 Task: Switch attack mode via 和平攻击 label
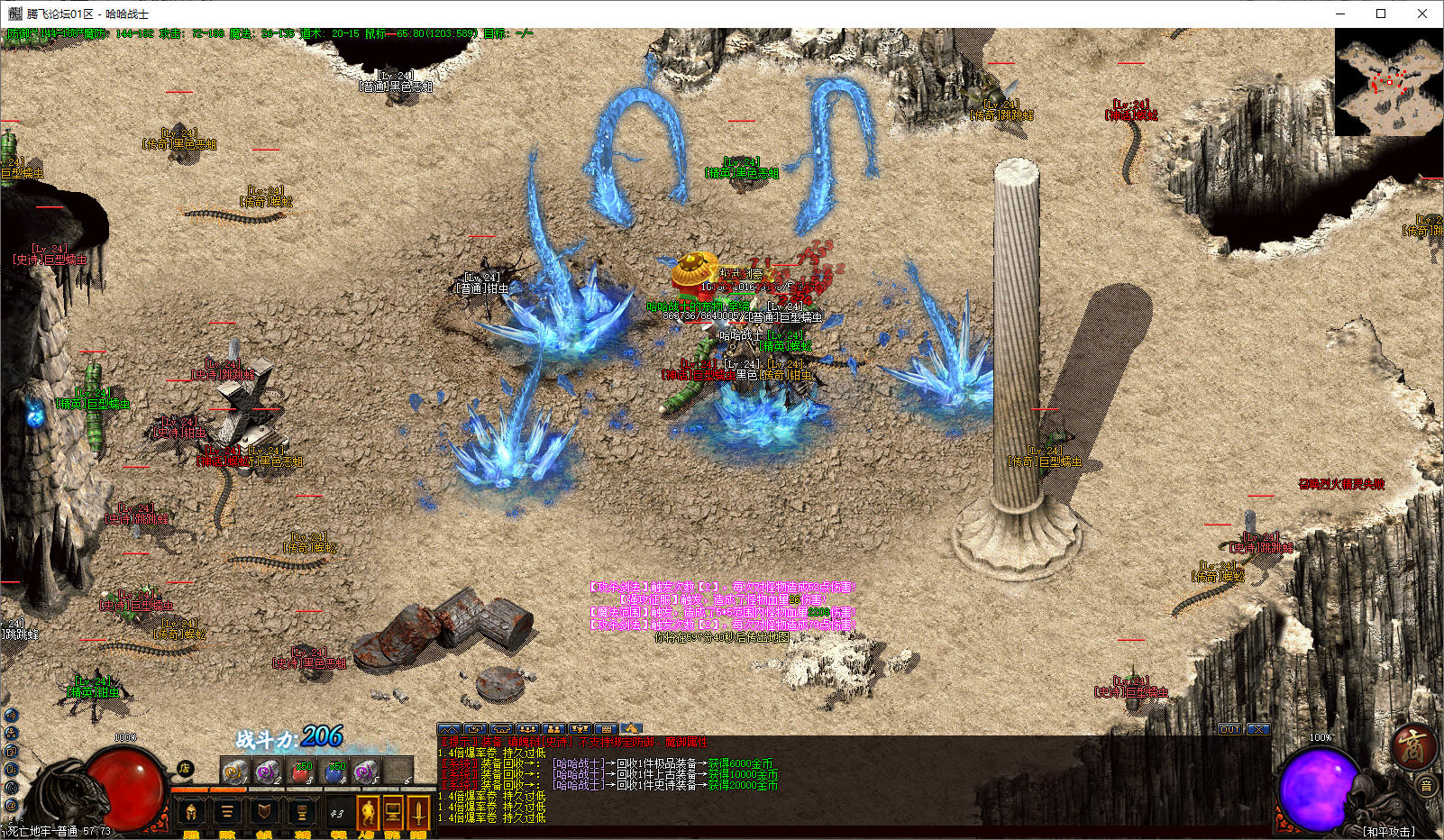pos(1388,831)
